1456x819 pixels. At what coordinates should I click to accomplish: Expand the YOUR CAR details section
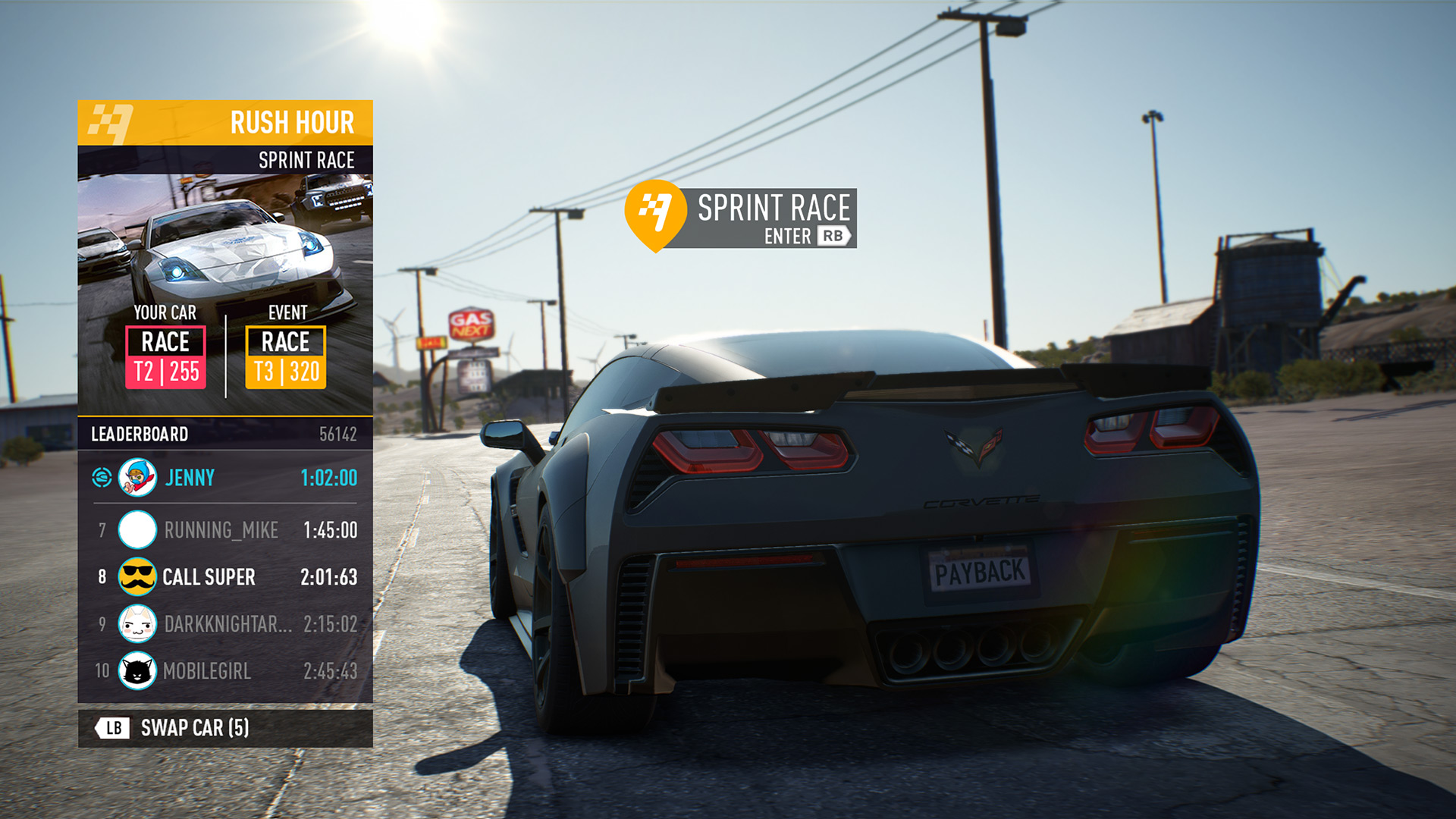point(164,312)
